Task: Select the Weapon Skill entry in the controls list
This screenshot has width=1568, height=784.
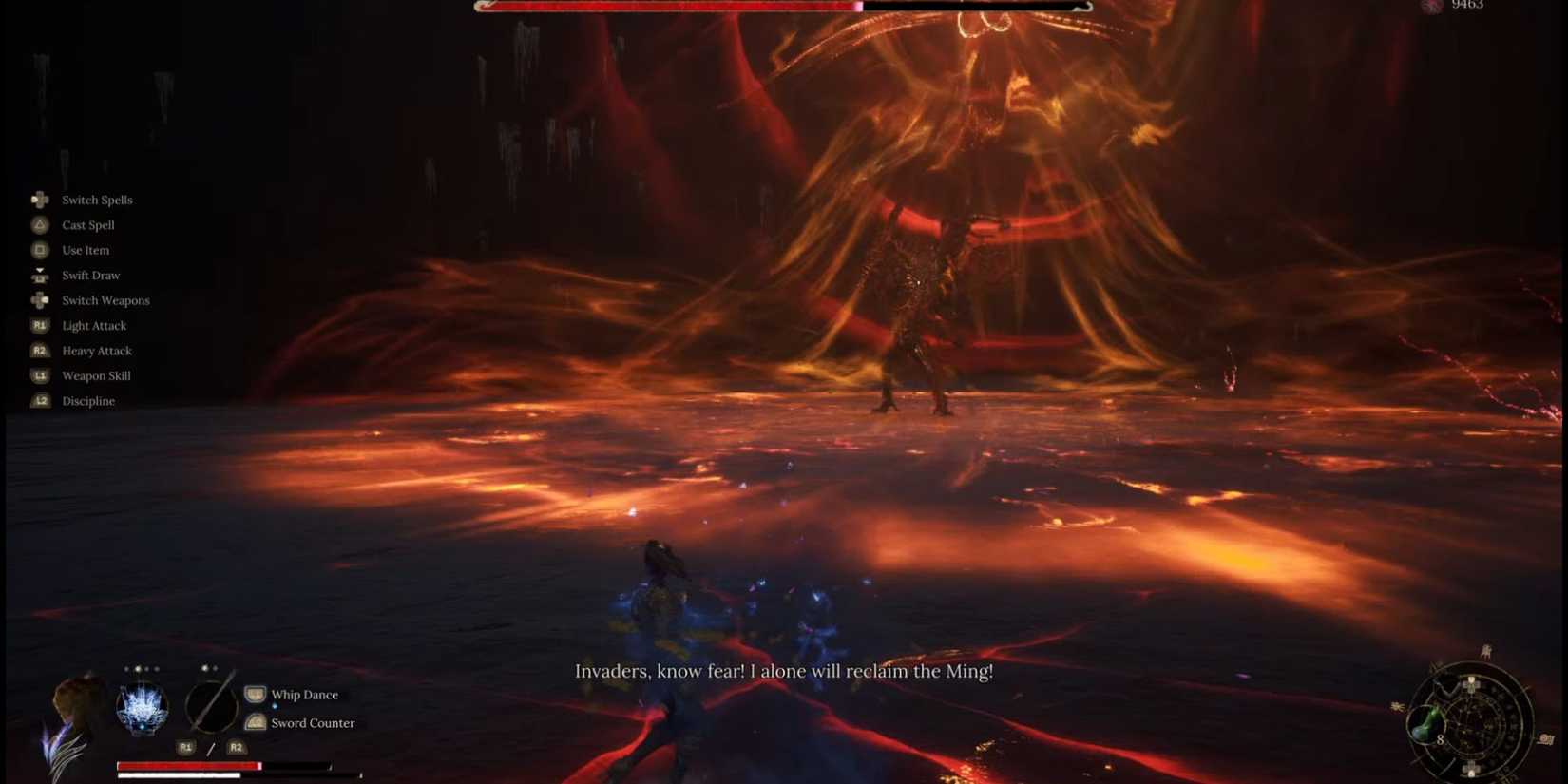Action: tap(95, 375)
